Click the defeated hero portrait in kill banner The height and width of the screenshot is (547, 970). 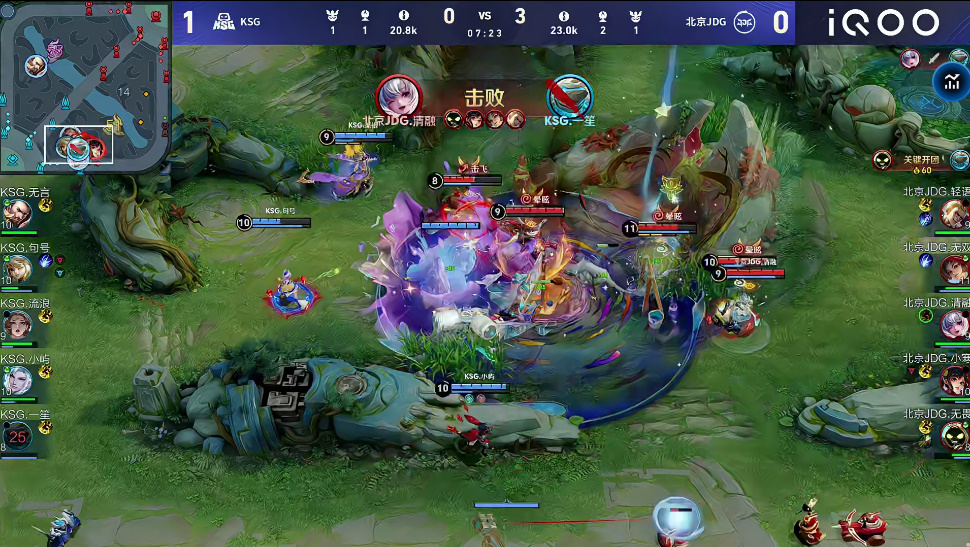570,96
